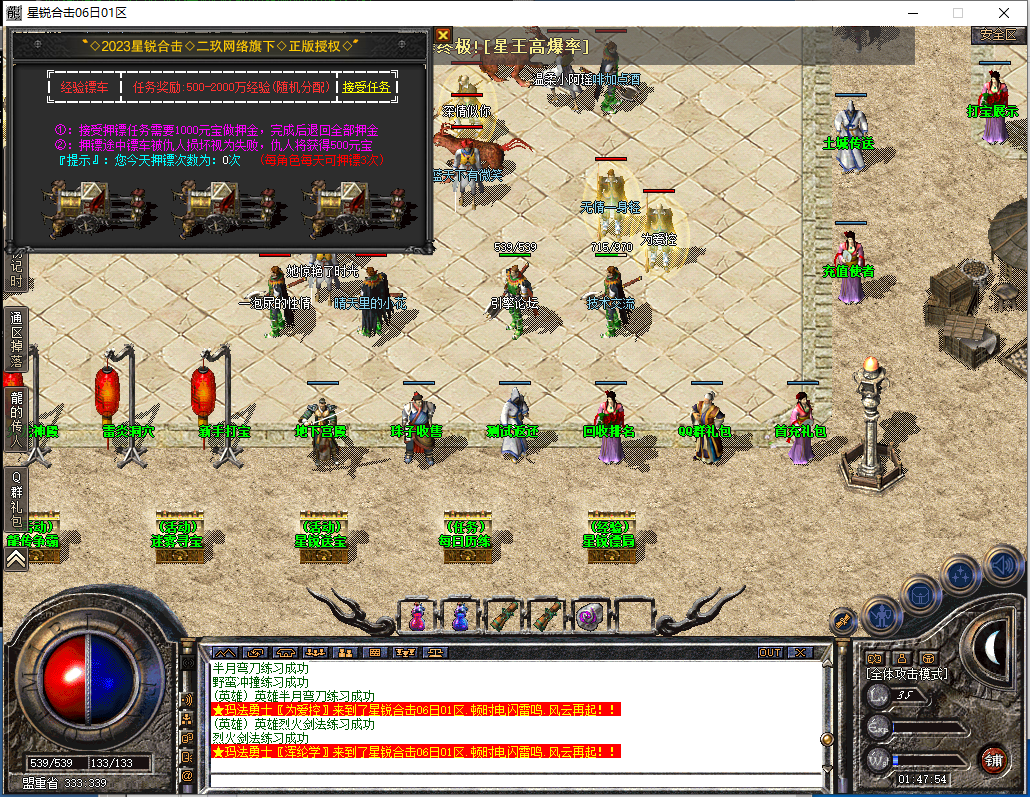Open the Q群礼包 side tab
This screenshot has width=1030, height=797.
(x=16, y=503)
